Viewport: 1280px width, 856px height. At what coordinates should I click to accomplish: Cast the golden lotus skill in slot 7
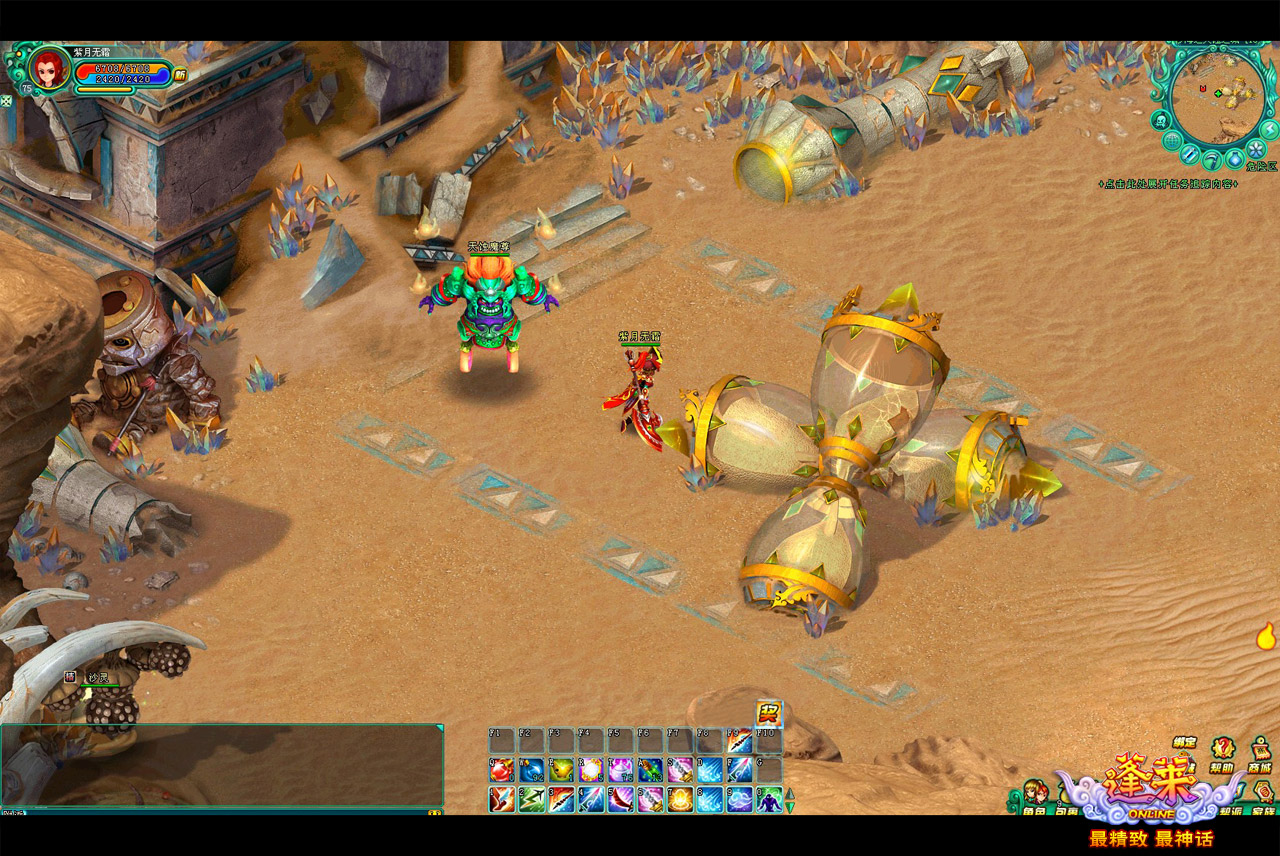pos(681,800)
